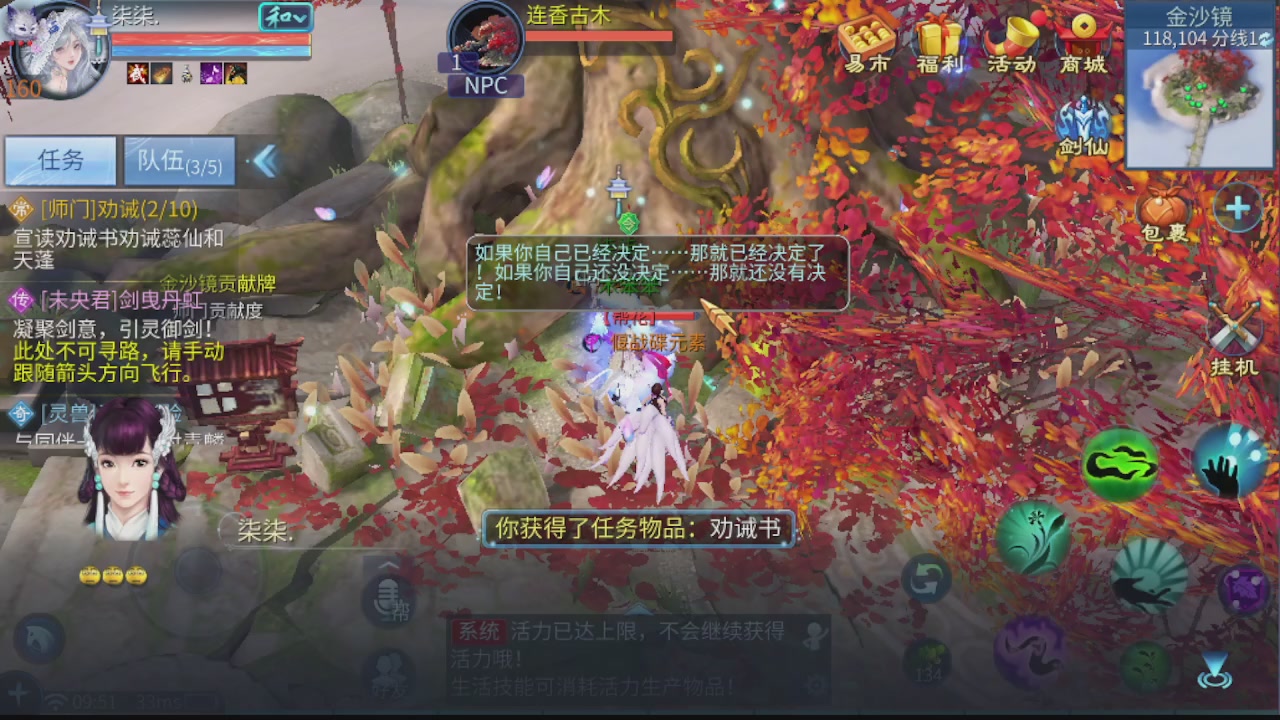Switch to the 队伍(3/5) tab

tap(178, 161)
